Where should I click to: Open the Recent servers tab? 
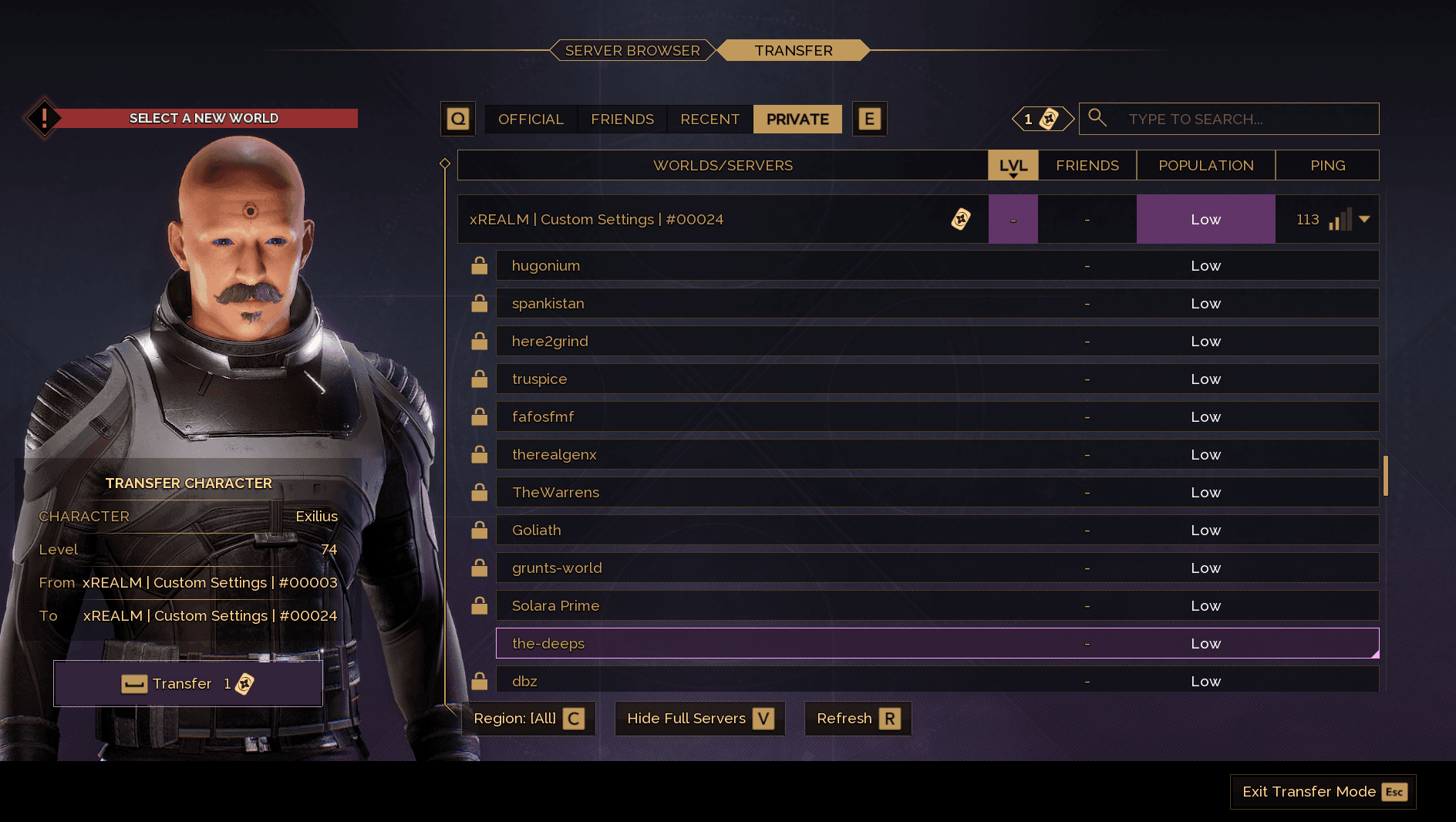click(709, 120)
